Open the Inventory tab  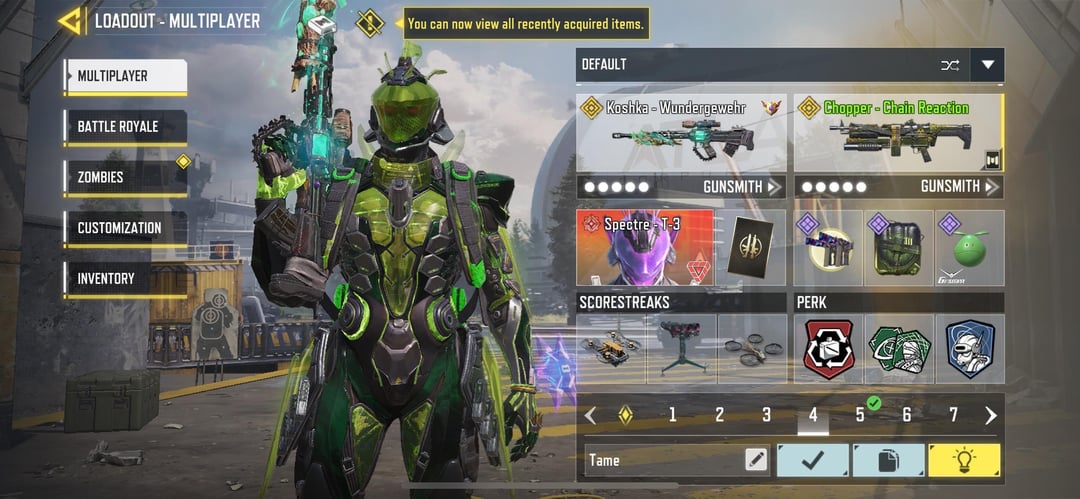(125, 279)
